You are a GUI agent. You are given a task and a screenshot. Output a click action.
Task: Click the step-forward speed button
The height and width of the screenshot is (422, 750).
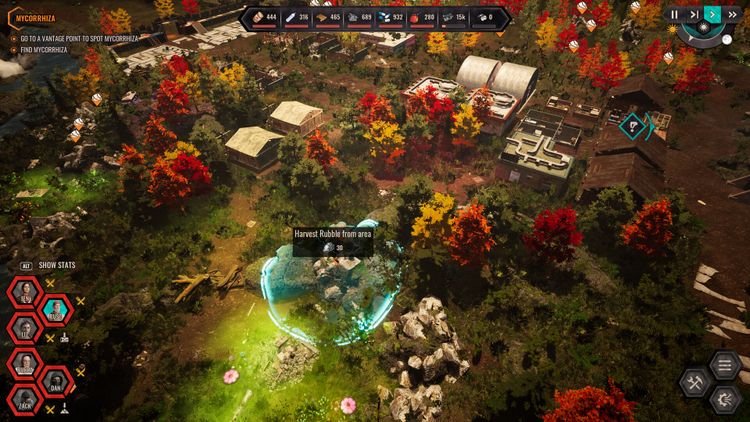tap(693, 14)
